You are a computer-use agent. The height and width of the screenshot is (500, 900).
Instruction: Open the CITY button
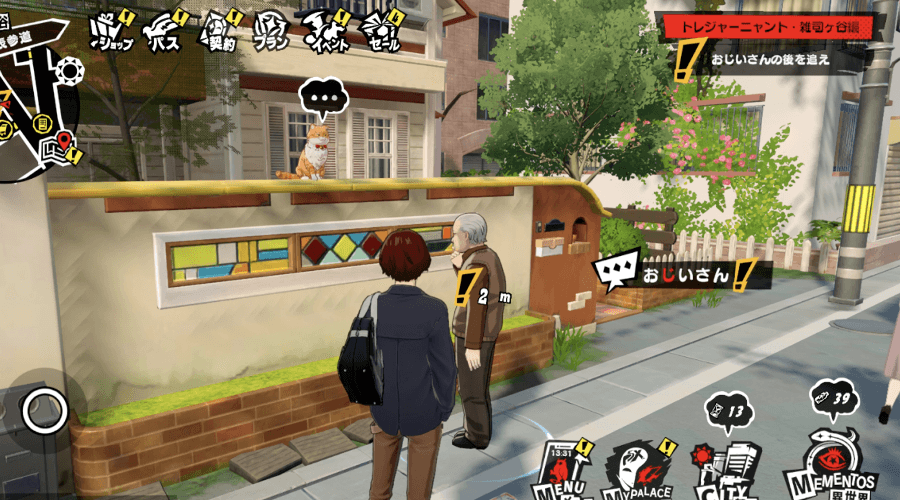pos(724,465)
